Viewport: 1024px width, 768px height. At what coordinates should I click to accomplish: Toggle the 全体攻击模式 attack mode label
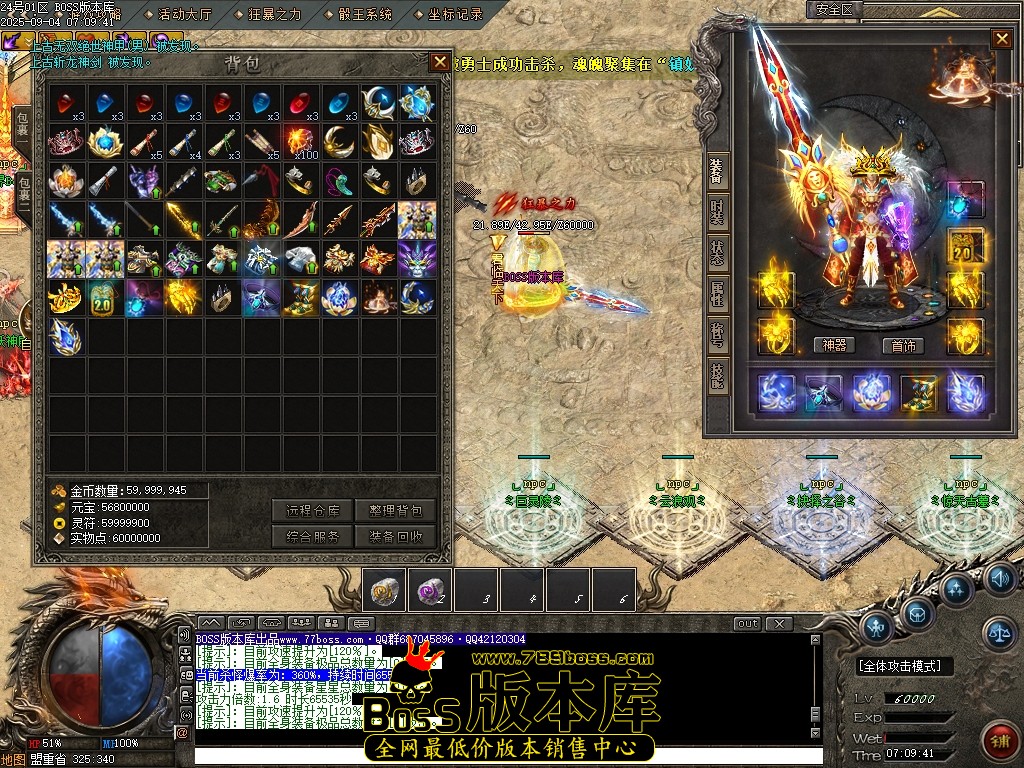[905, 666]
